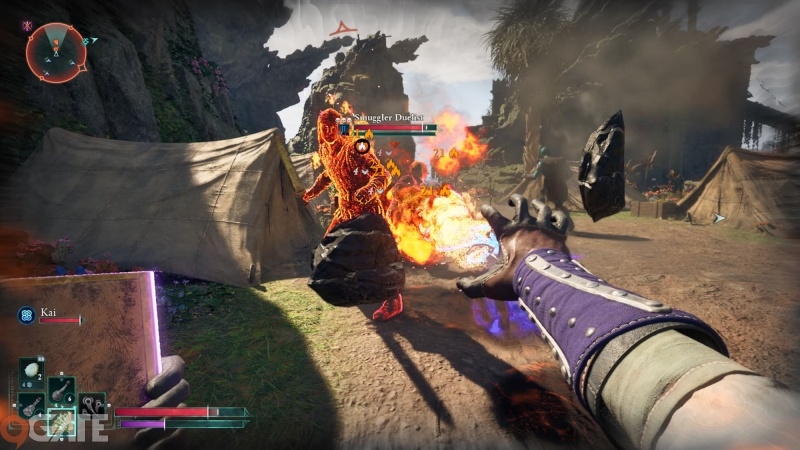
Task: Click the fire status icon under enemy name
Action: [x=364, y=146]
